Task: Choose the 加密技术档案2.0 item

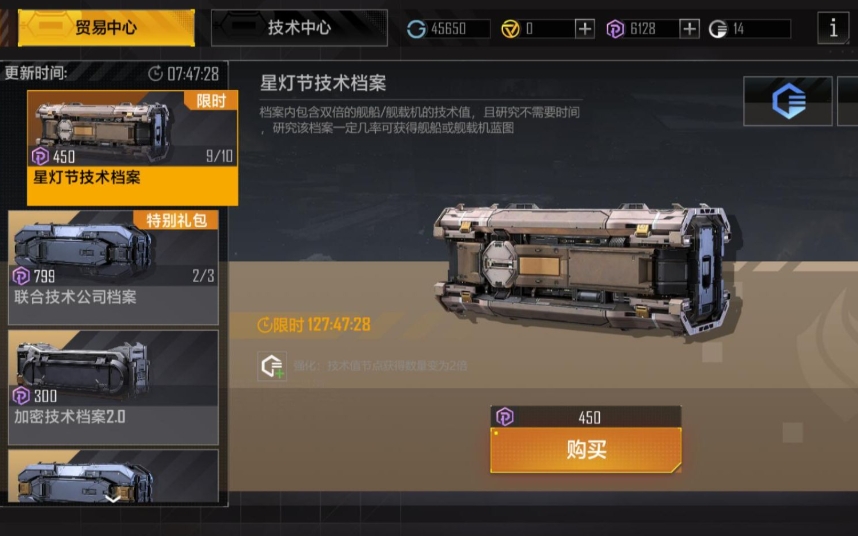Action: coord(113,387)
